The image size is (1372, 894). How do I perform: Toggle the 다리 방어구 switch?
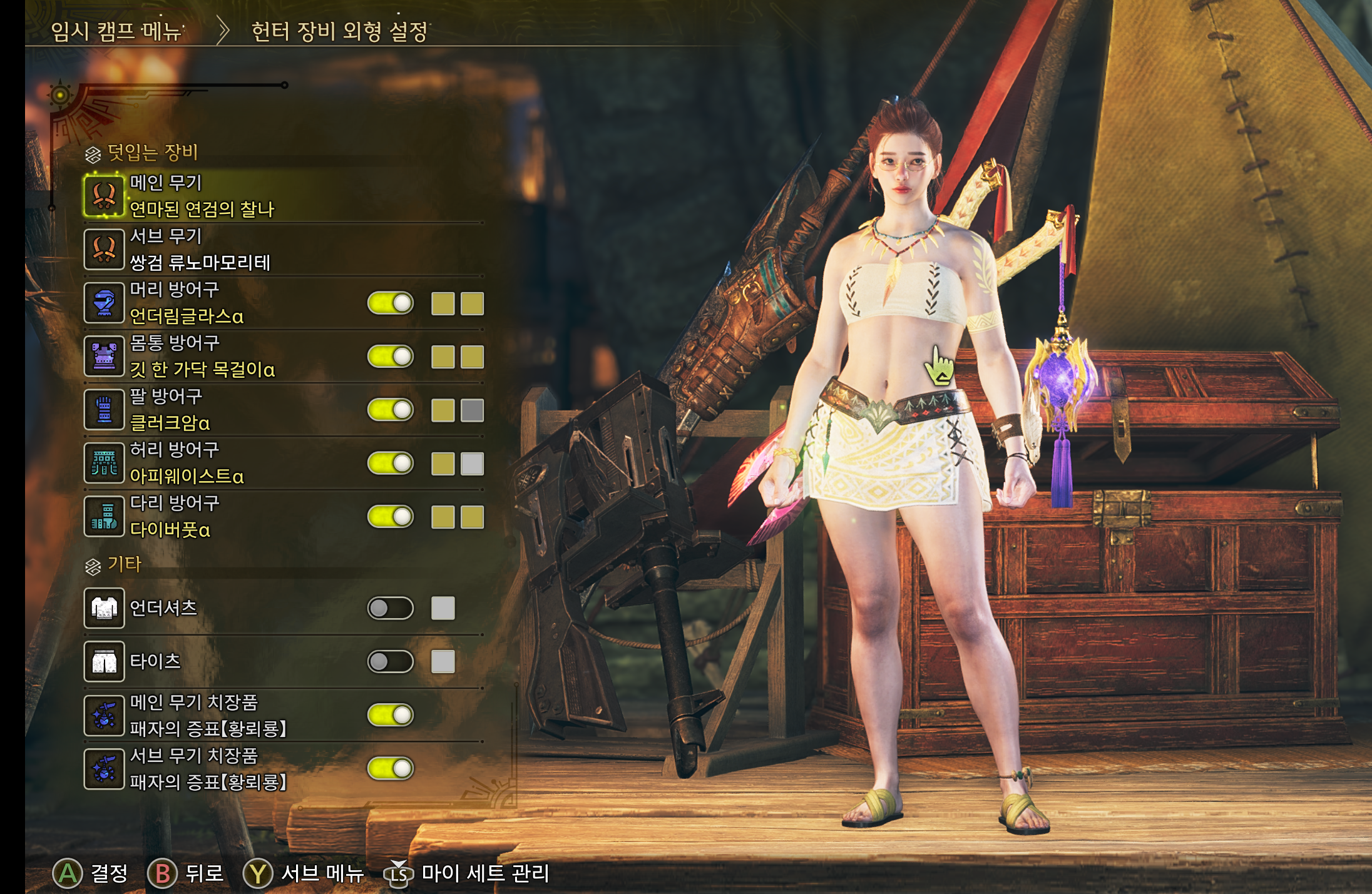click(391, 517)
